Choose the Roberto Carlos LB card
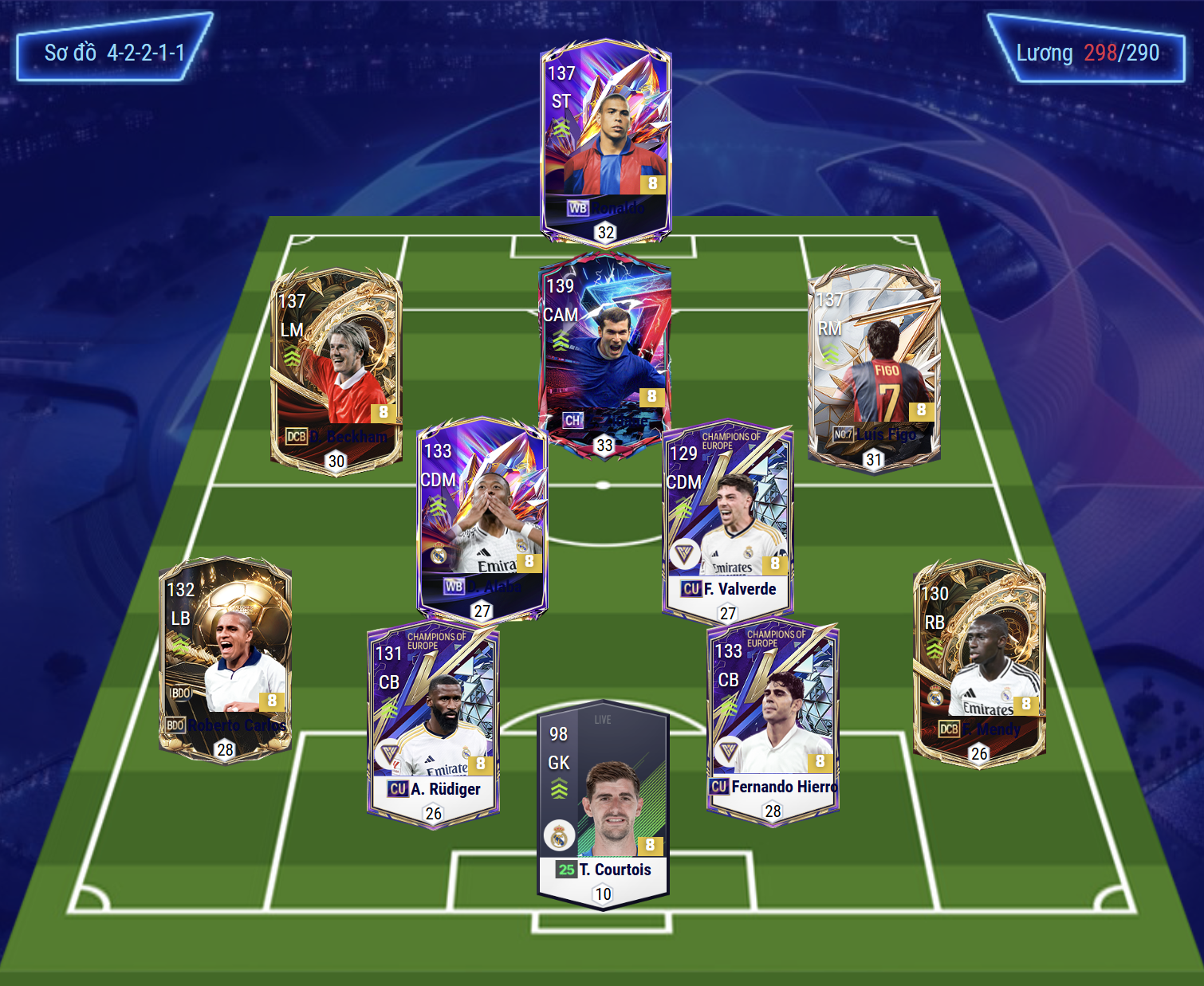The width and height of the screenshot is (1204, 986). point(225,658)
